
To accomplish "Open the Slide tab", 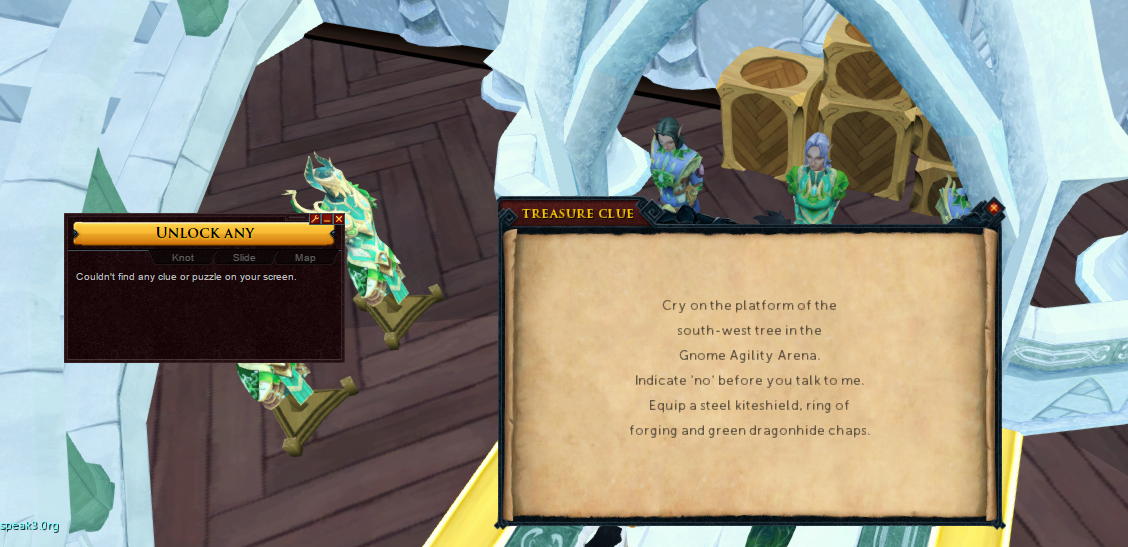I will (x=244, y=258).
